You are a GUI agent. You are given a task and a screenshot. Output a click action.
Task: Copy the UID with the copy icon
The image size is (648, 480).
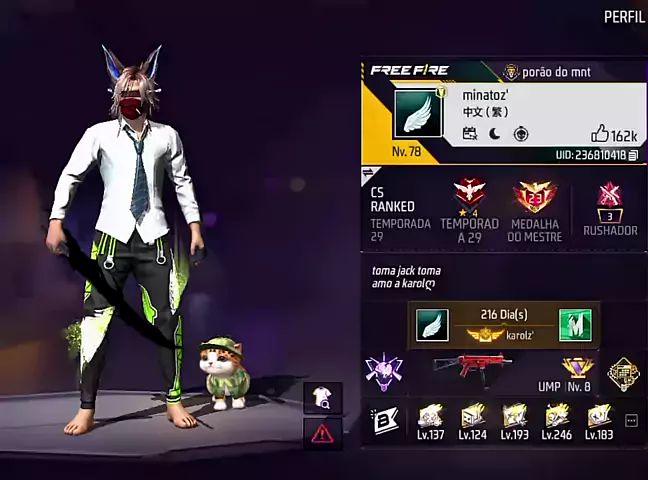(x=633, y=155)
